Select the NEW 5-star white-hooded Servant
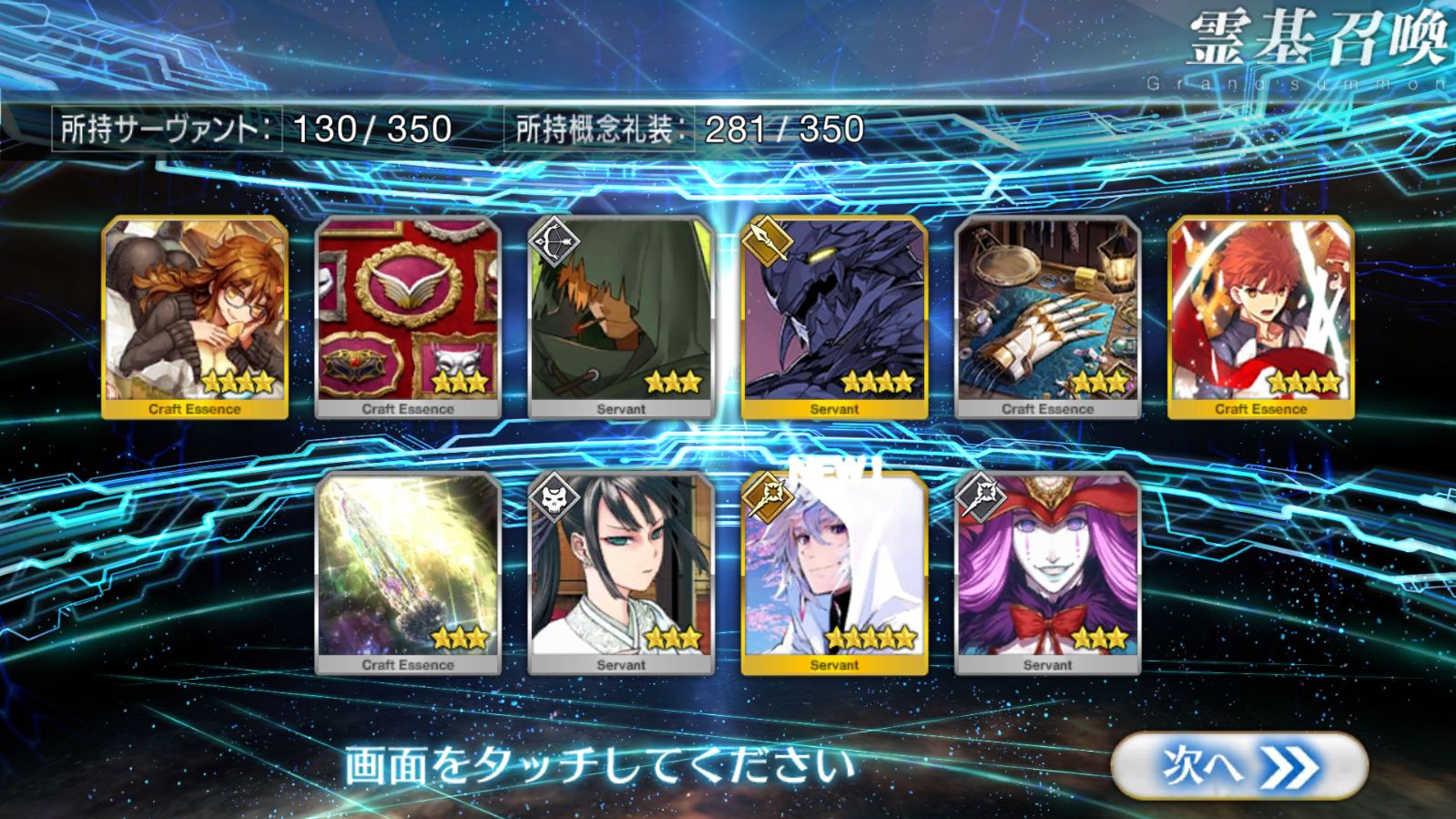This screenshot has width=1456, height=819. coord(834,573)
